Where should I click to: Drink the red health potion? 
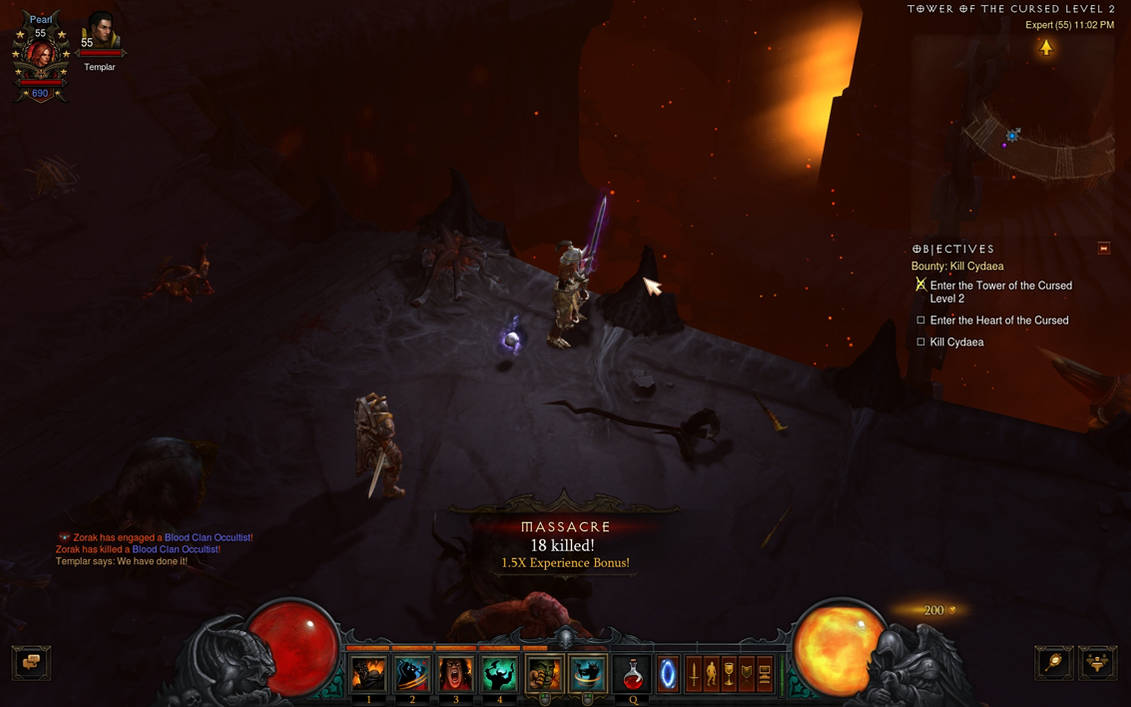[633, 675]
